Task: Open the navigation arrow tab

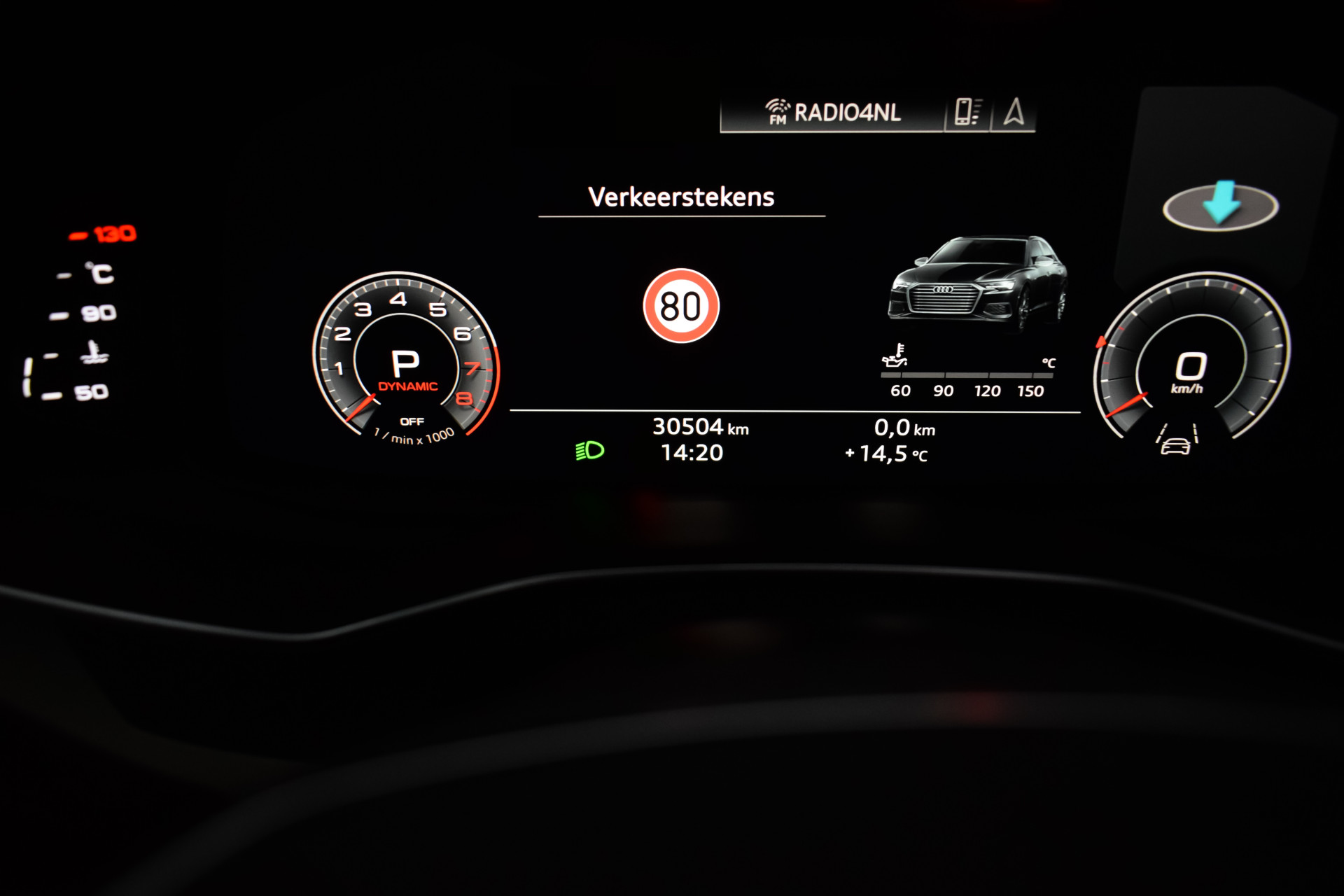Action: (x=1014, y=113)
